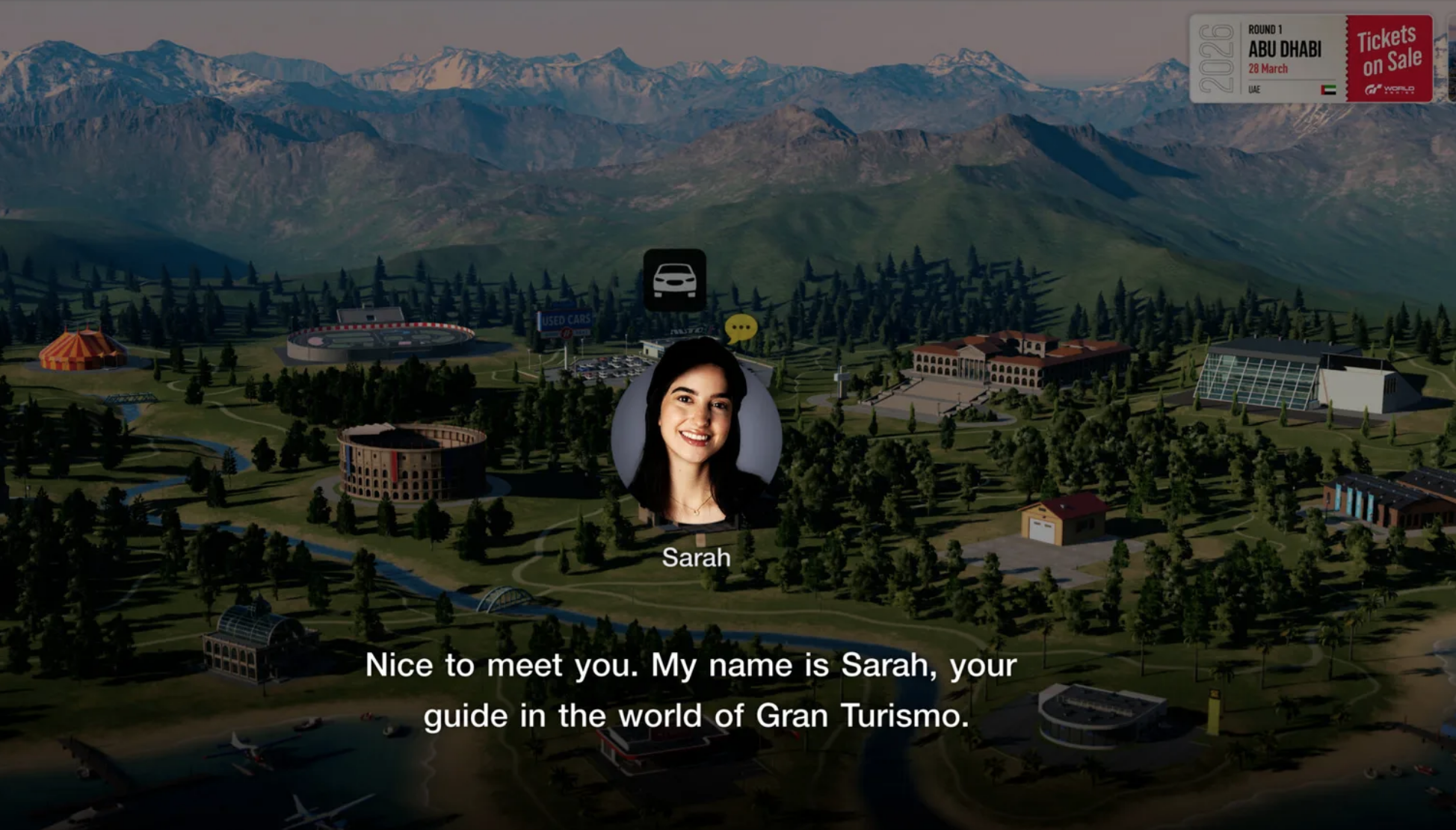Click the yellow chat bubble above Sarah

740,326
